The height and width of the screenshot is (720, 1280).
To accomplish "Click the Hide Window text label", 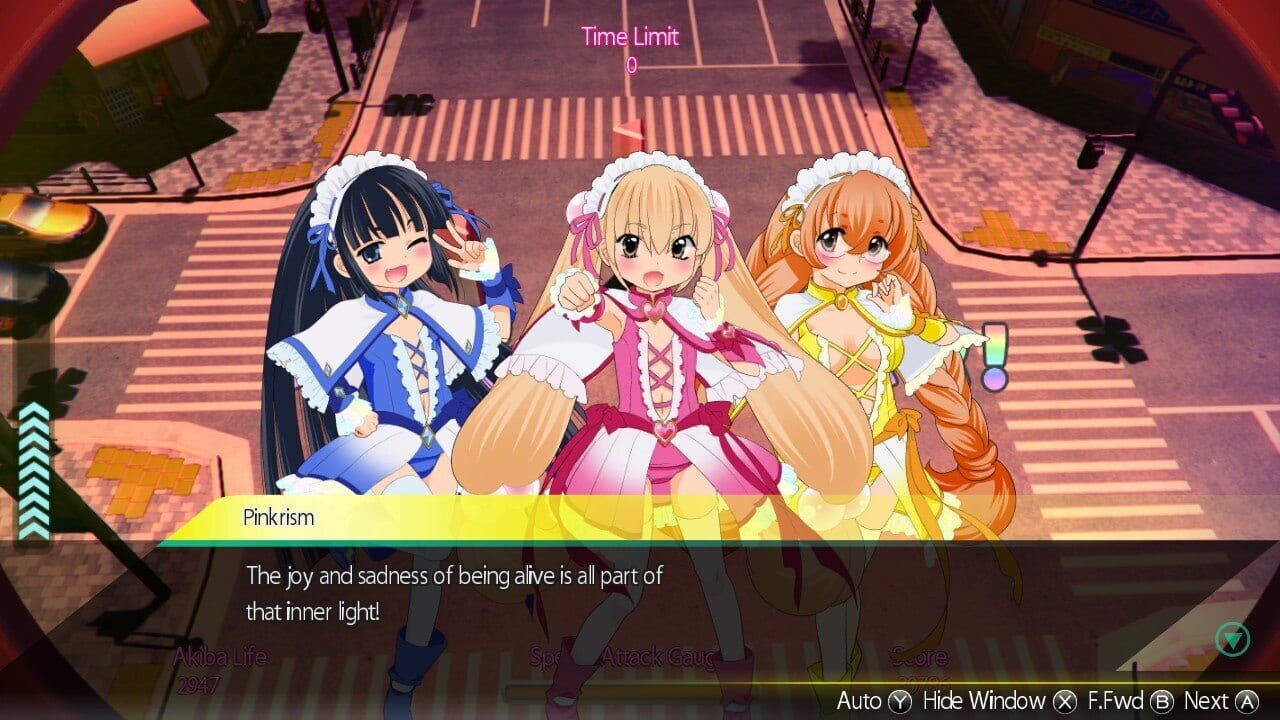I will tap(984, 701).
